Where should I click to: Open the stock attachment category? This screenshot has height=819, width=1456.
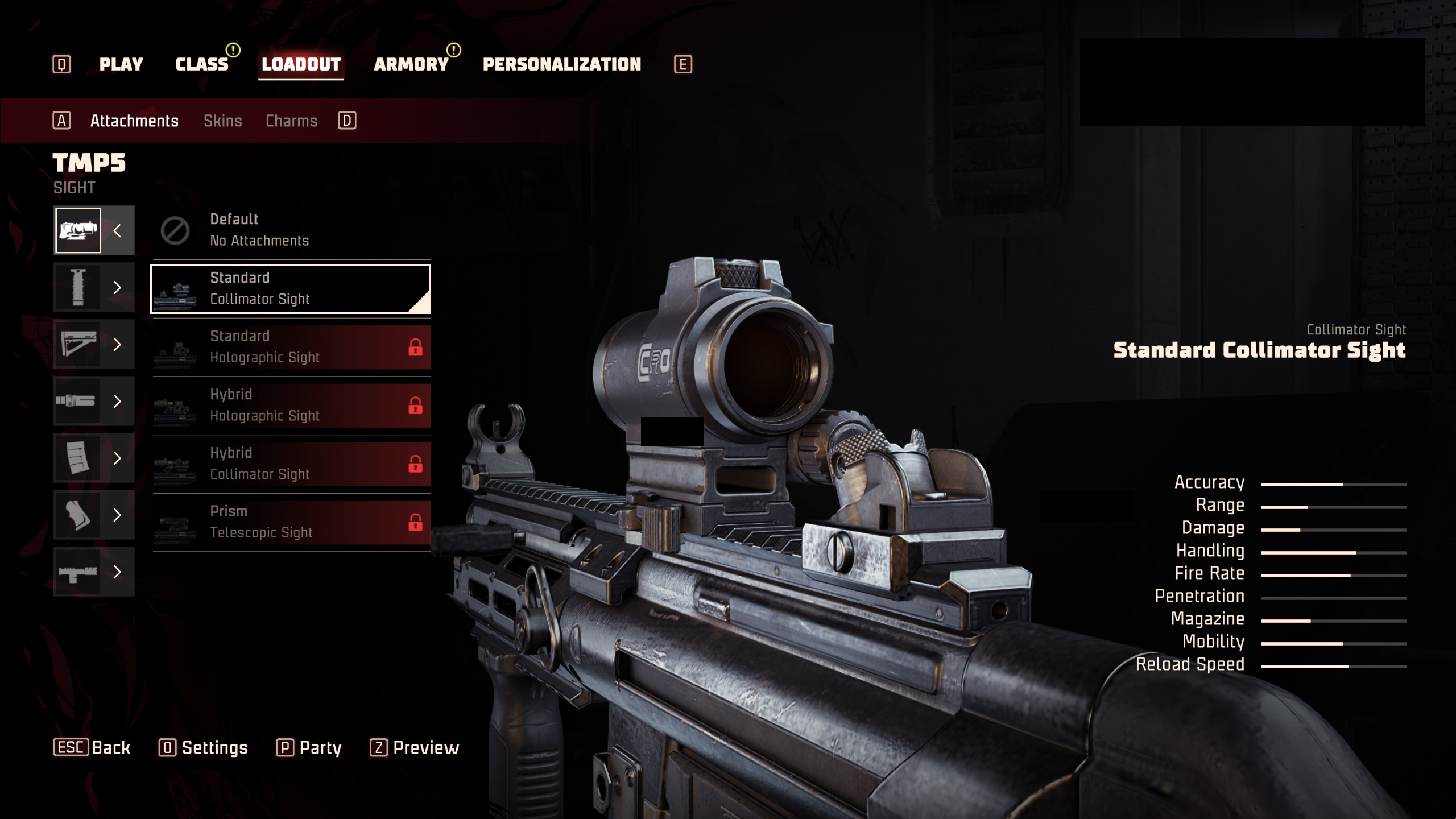coord(94,345)
